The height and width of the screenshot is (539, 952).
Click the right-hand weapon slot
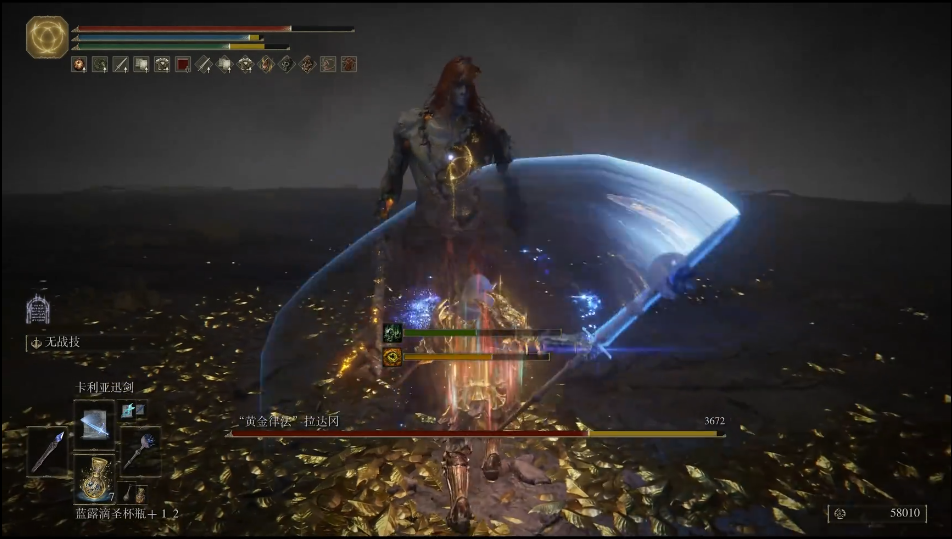coord(139,451)
